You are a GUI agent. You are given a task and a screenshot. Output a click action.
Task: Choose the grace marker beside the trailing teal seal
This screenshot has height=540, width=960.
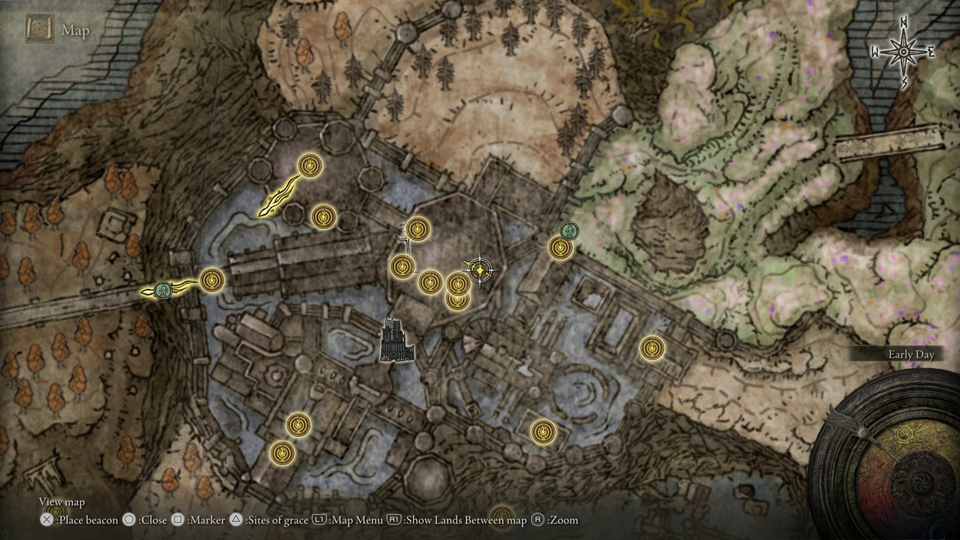[211, 281]
